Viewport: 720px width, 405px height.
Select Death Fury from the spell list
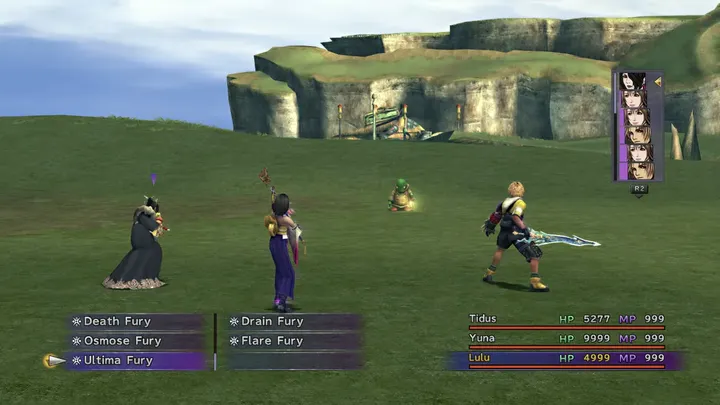click(x=117, y=322)
